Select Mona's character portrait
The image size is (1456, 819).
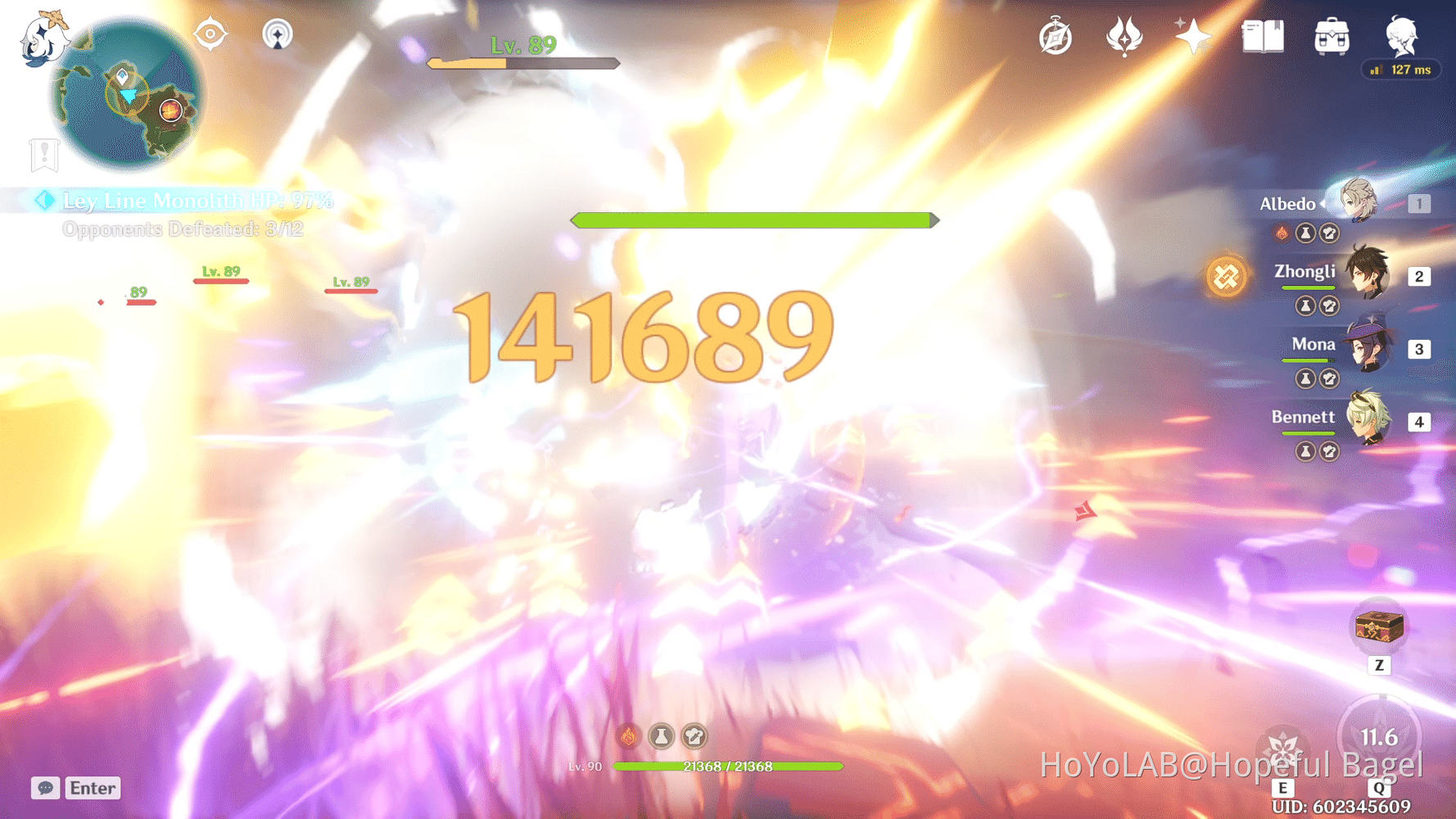point(1366,349)
